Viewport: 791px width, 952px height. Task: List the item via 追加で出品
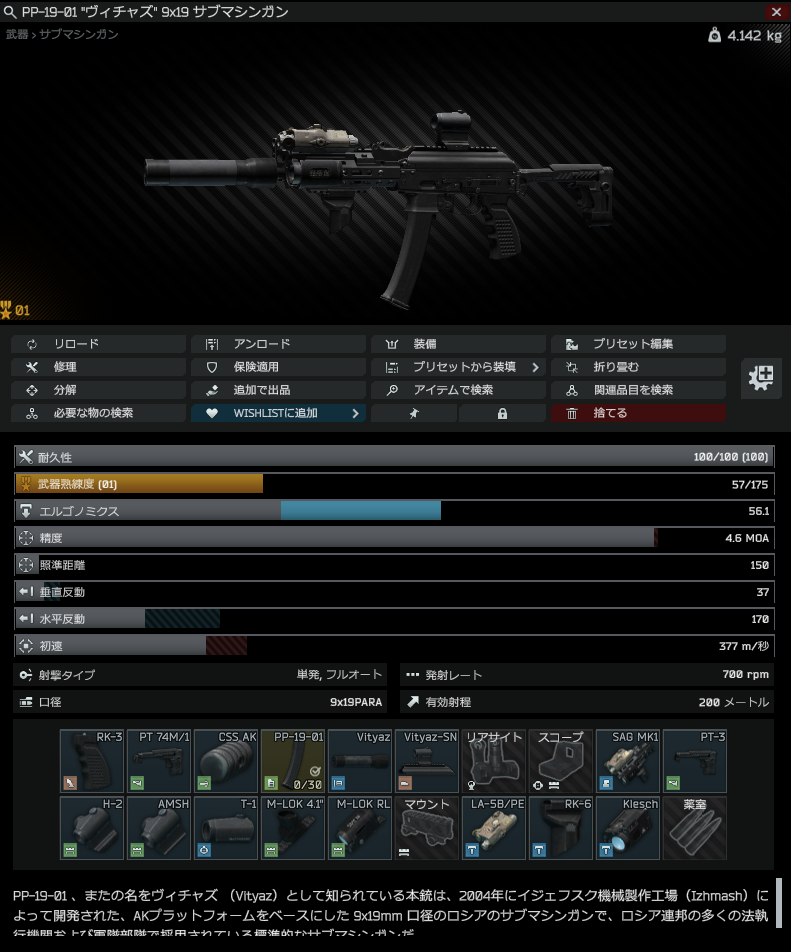(x=279, y=390)
